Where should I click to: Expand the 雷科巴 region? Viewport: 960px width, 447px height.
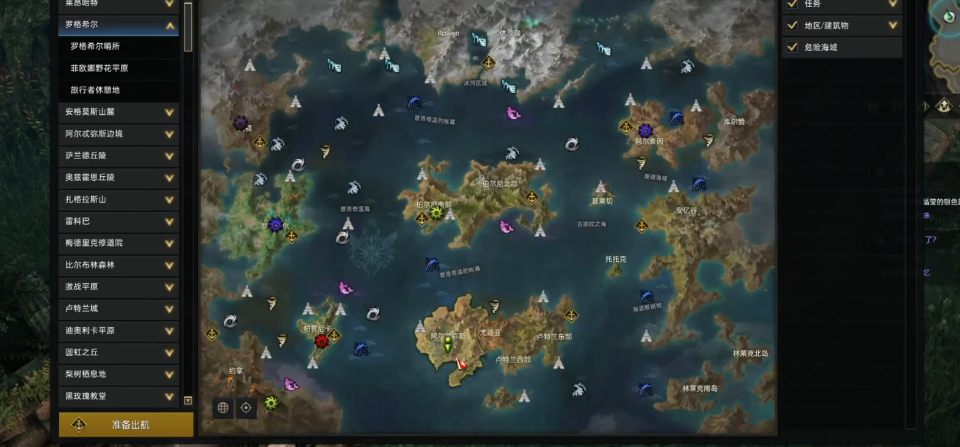[170, 221]
